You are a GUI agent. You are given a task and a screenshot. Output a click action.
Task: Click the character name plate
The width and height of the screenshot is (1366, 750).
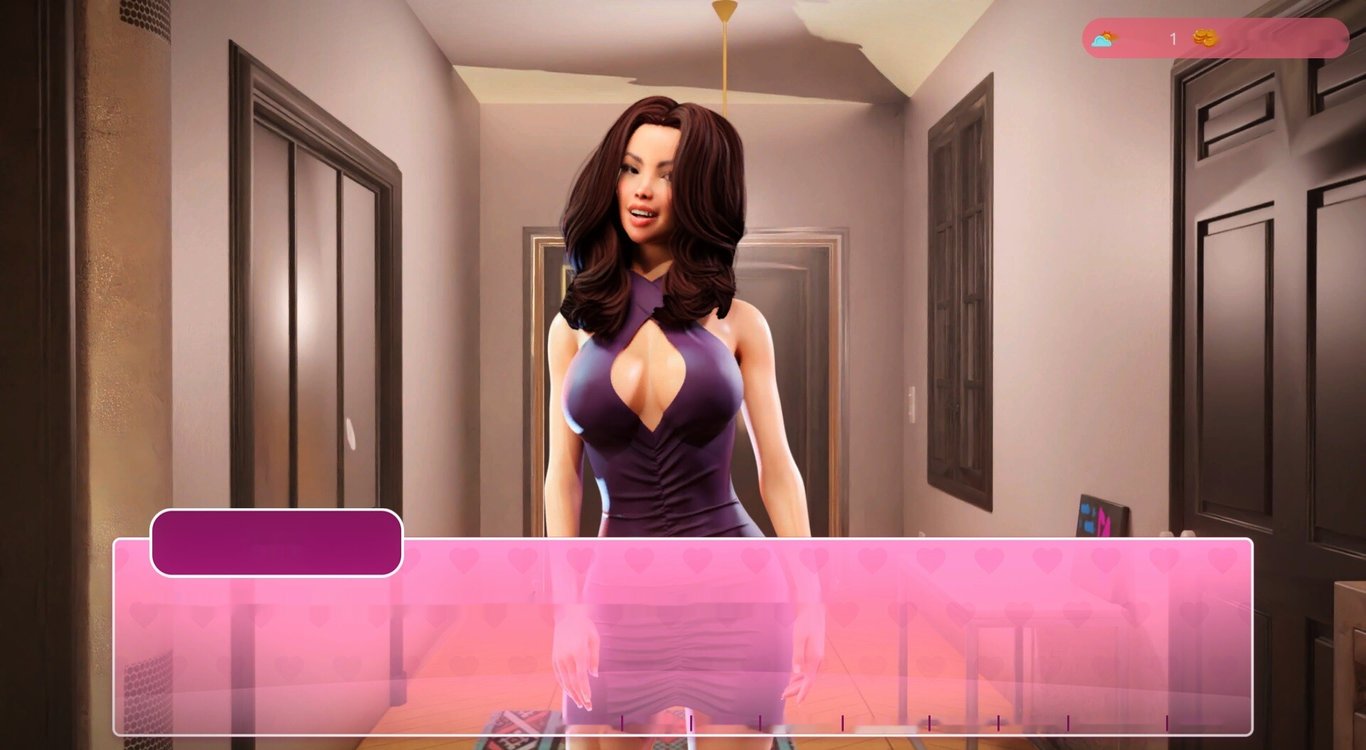tap(276, 540)
